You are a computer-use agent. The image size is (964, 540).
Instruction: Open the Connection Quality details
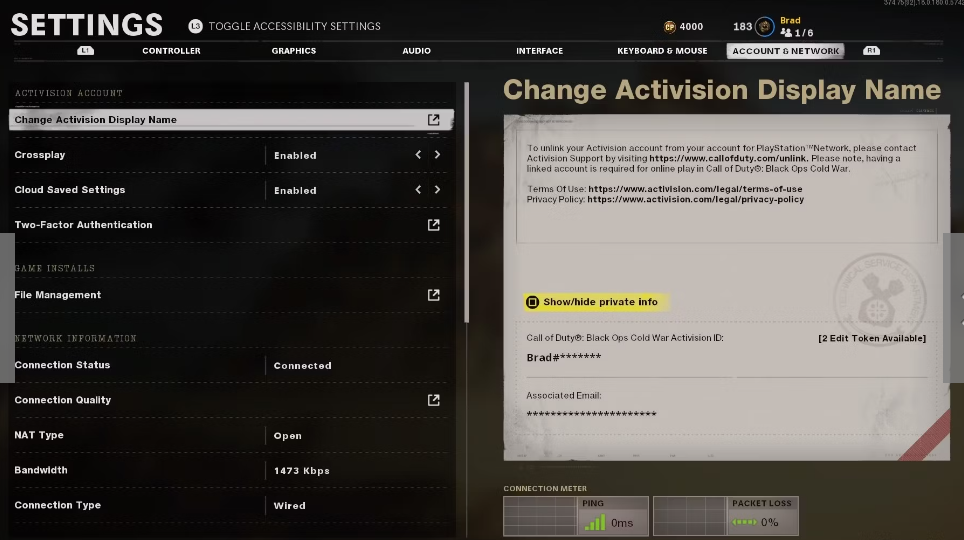pyautogui.click(x=230, y=400)
